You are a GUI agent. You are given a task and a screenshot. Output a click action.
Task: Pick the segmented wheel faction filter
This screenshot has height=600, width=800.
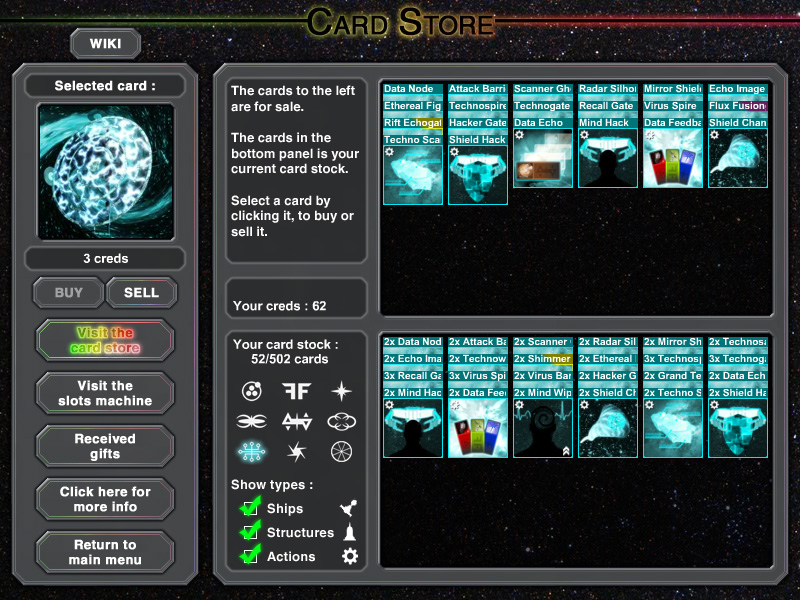342,452
